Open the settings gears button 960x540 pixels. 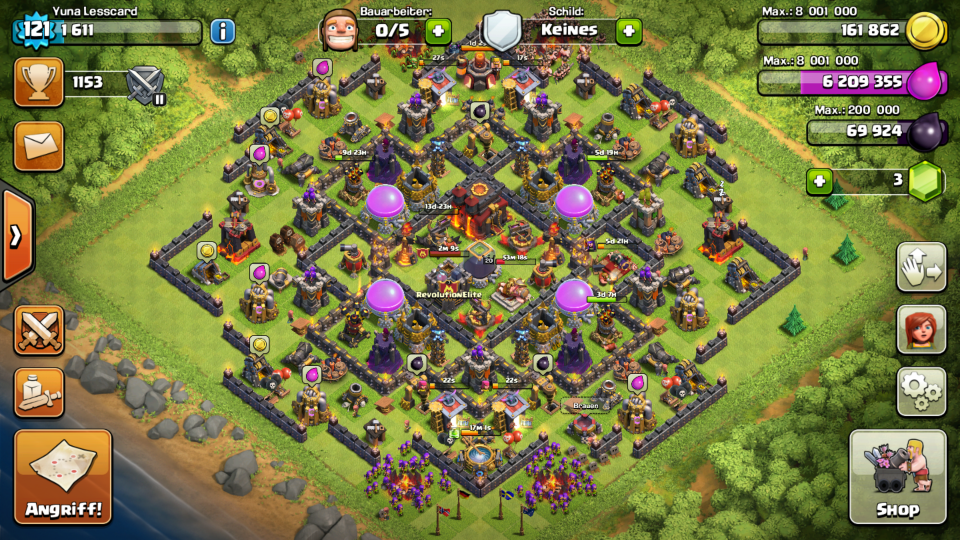[921, 391]
